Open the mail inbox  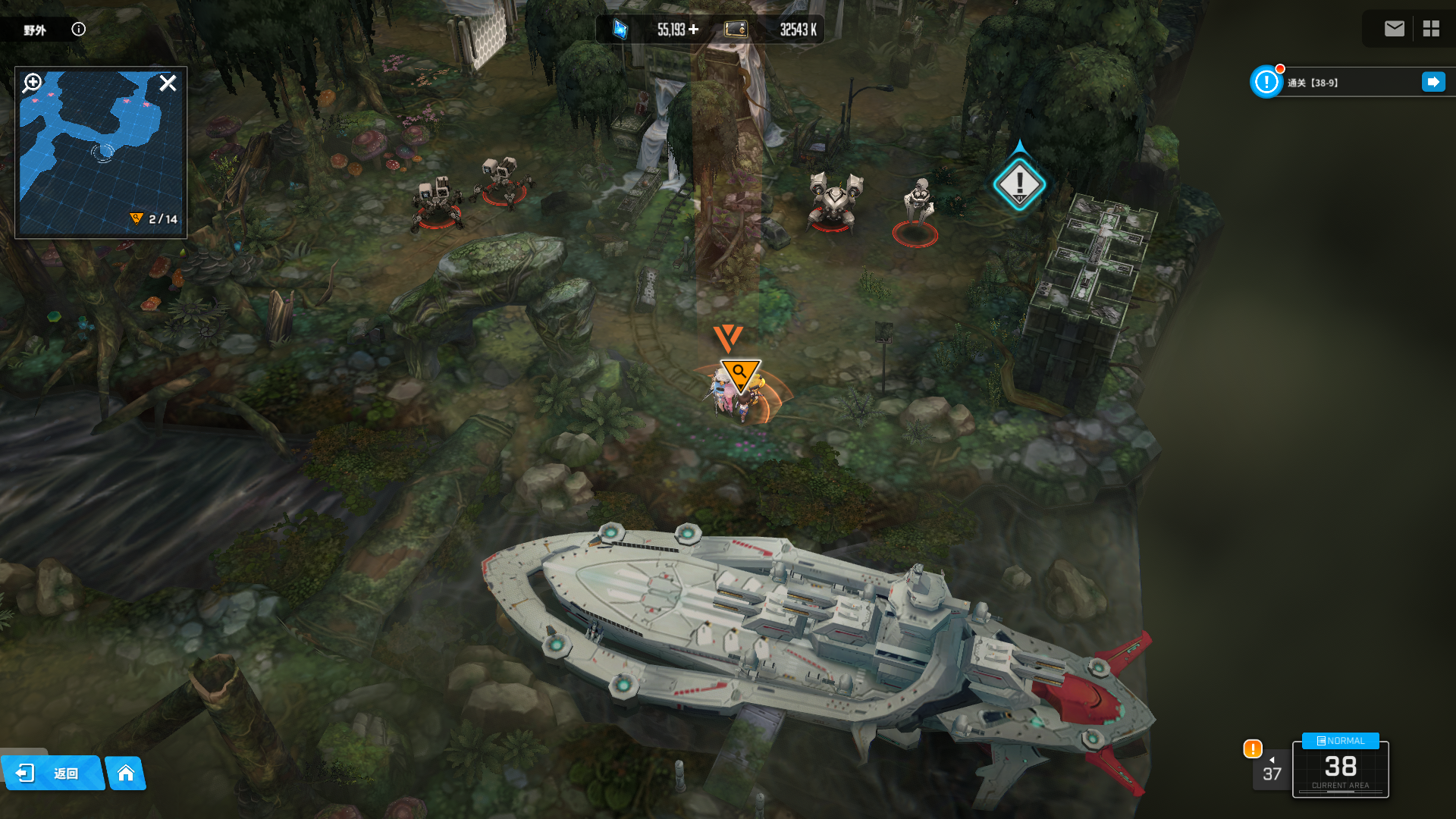click(x=1394, y=29)
